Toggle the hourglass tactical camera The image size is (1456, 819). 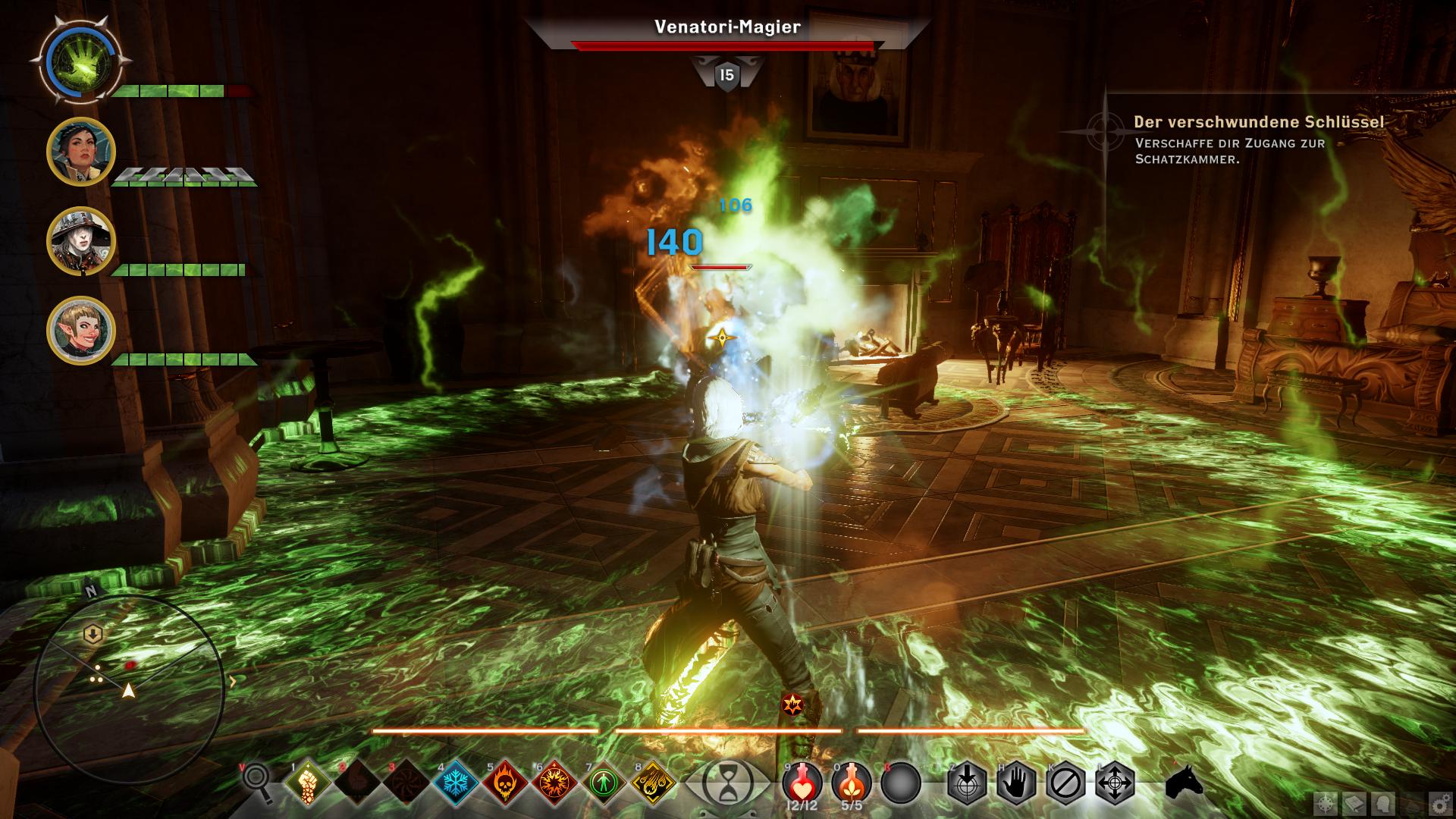(x=726, y=783)
